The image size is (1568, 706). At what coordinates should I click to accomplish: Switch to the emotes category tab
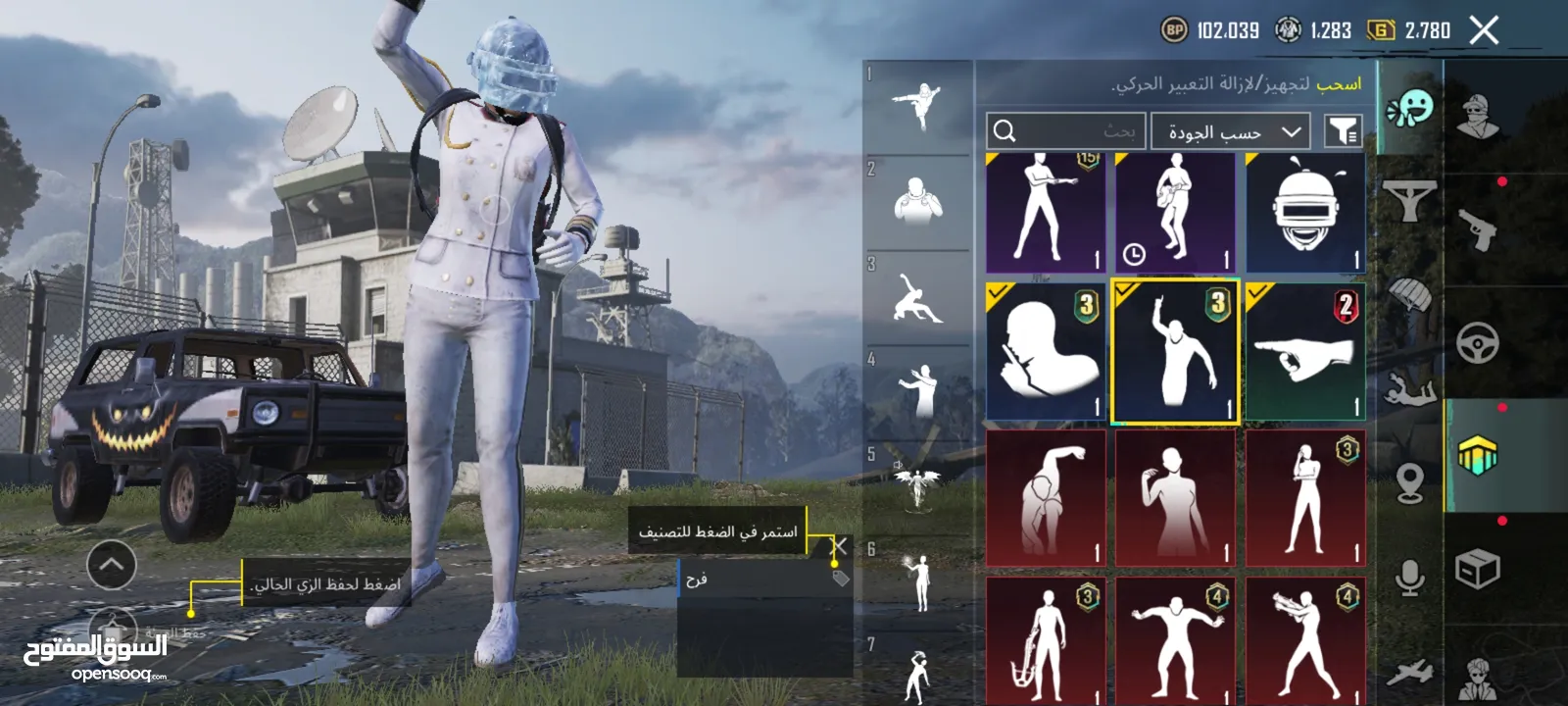point(1410,108)
